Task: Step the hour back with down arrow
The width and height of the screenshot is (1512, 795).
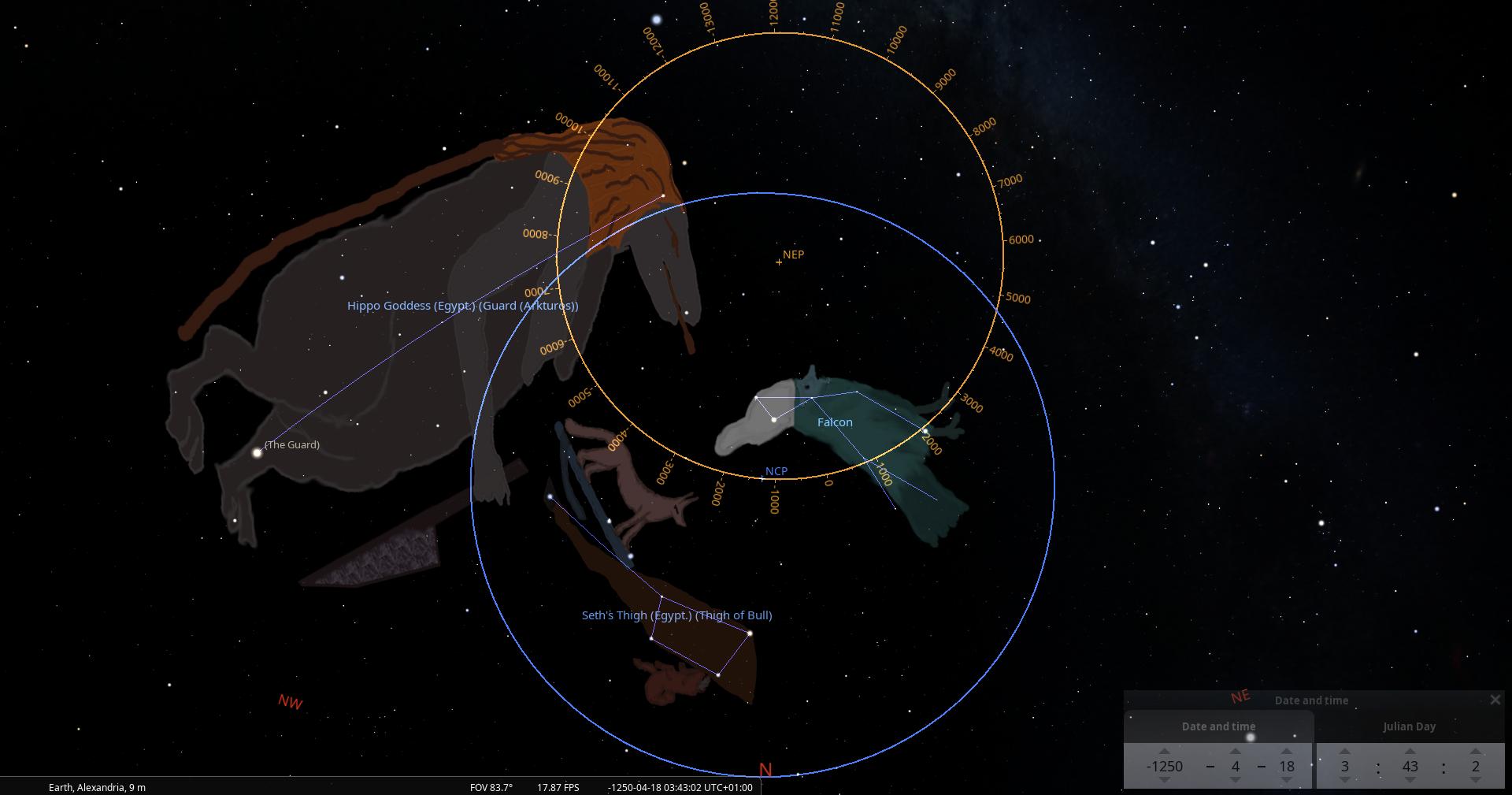Action: [1344, 780]
